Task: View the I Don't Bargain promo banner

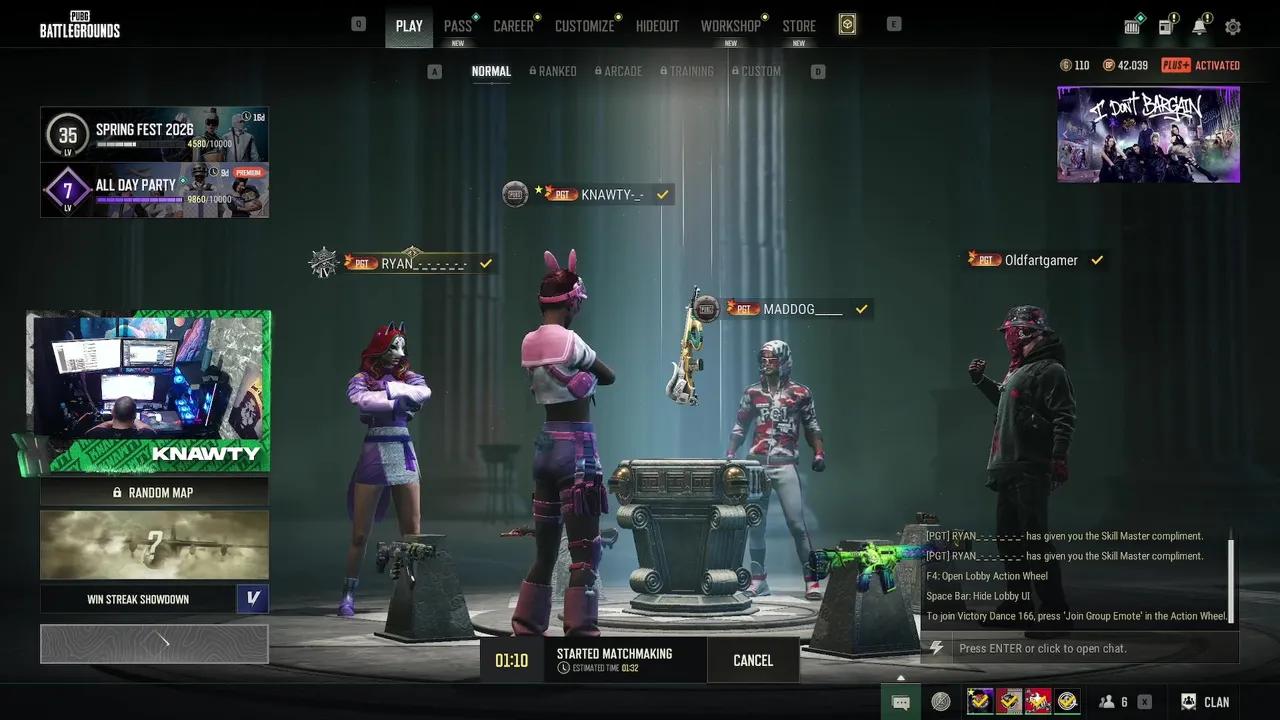Action: [1148, 134]
